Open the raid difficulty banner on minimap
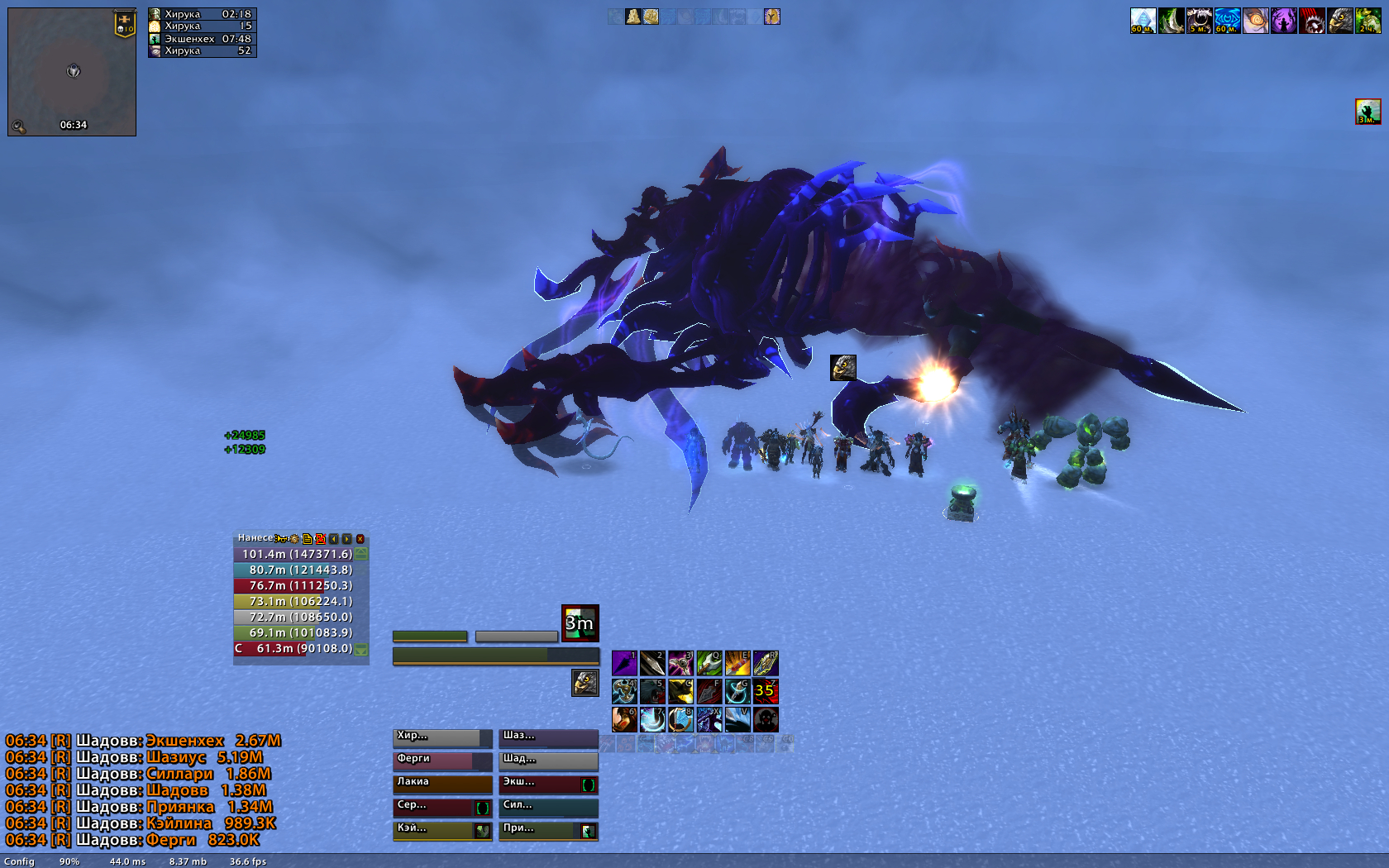 [124, 24]
